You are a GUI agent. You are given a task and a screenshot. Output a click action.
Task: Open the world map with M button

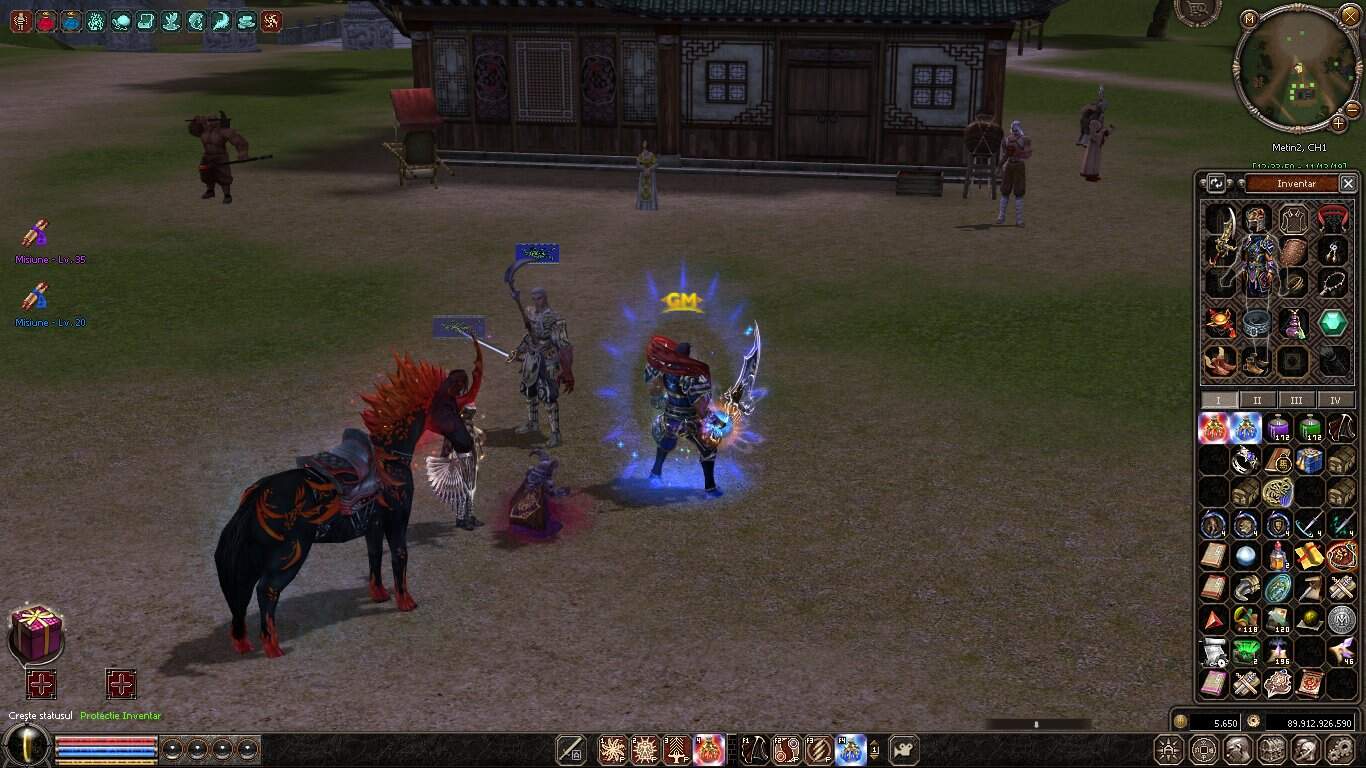pyautogui.click(x=1249, y=19)
